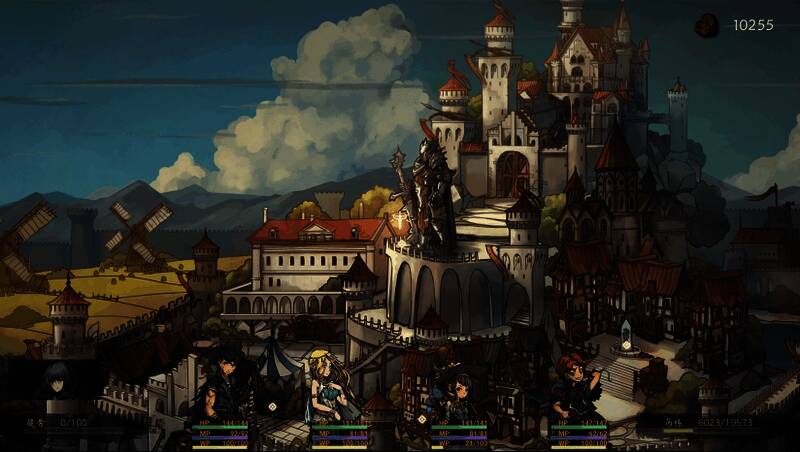Viewport: 800px width, 452px height.
Task: Pick the red-haired party member portrait
Action: [577, 385]
